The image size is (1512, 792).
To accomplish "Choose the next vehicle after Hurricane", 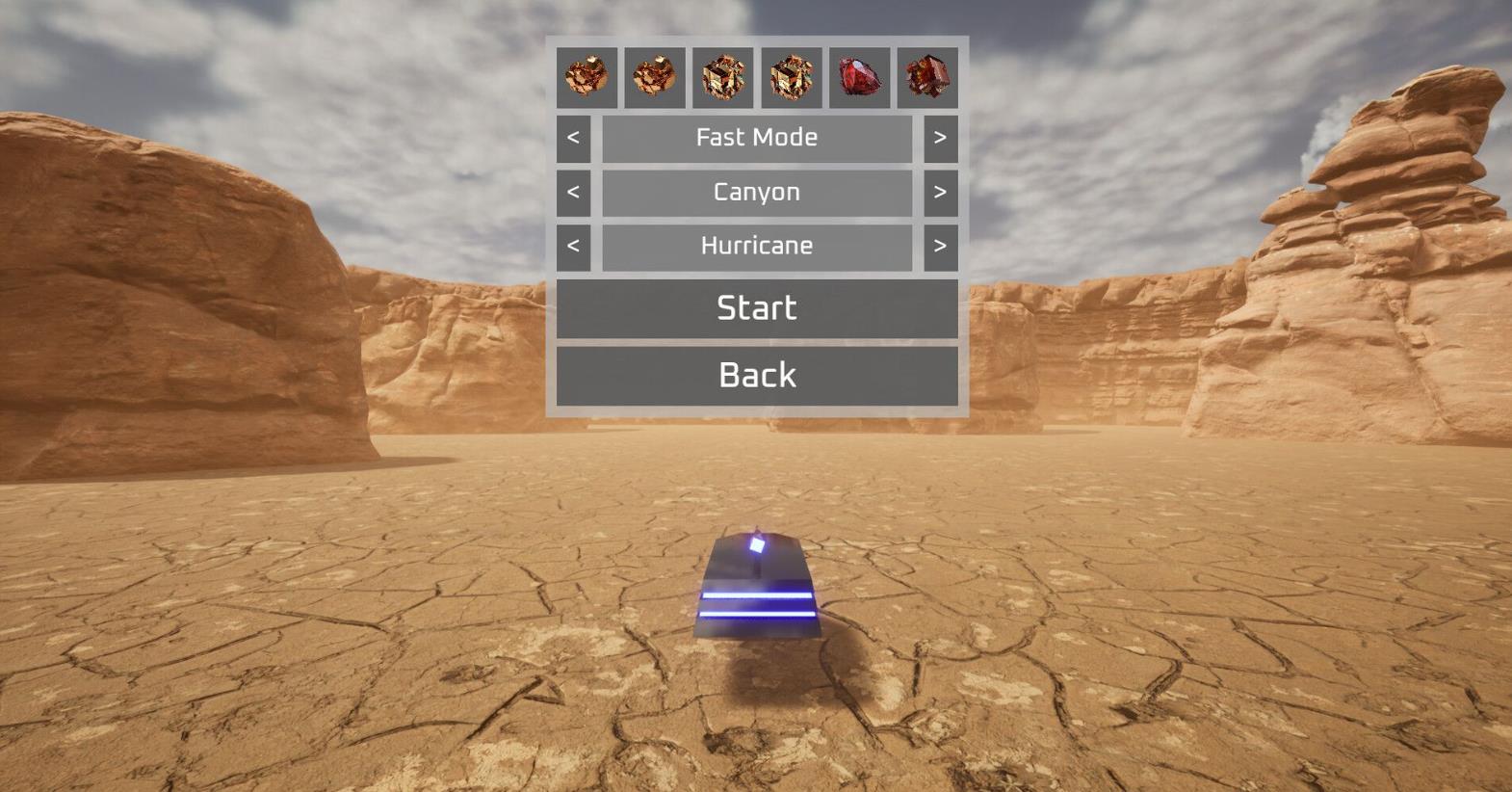I will (940, 246).
